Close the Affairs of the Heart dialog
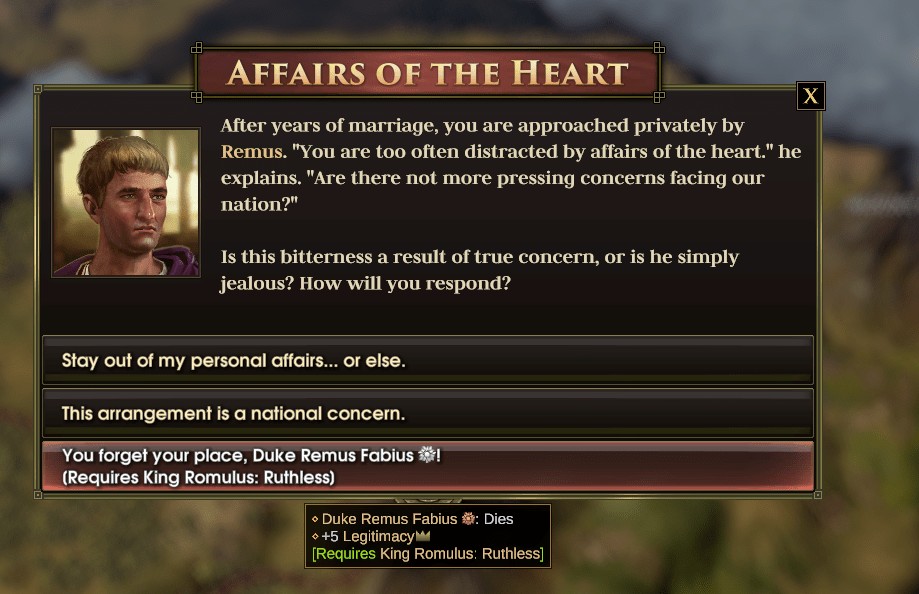This screenshot has height=594, width=919. 810,96
